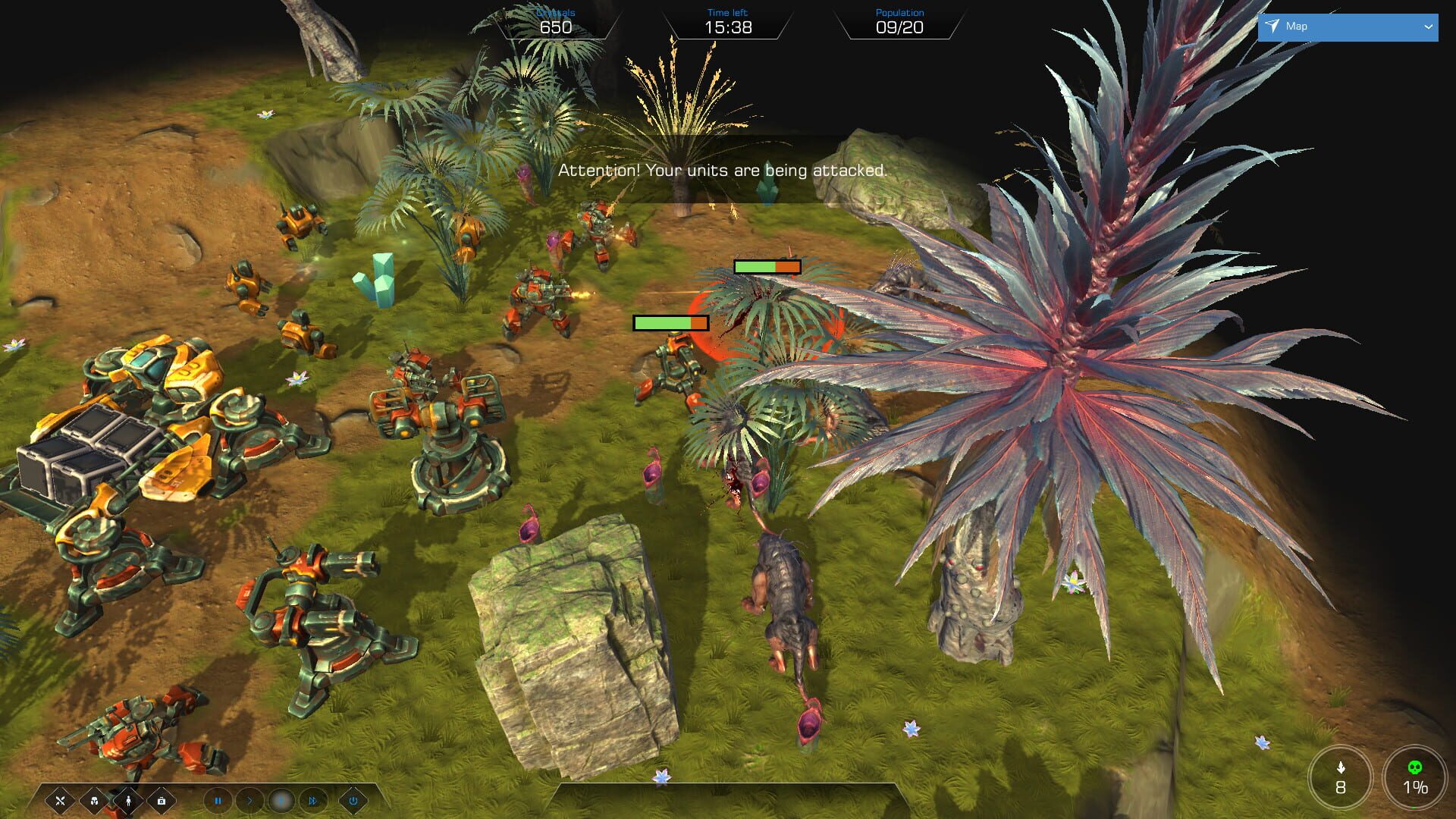Click the helmet unit group icon
Screen dimensions: 1456x819
tap(93, 802)
